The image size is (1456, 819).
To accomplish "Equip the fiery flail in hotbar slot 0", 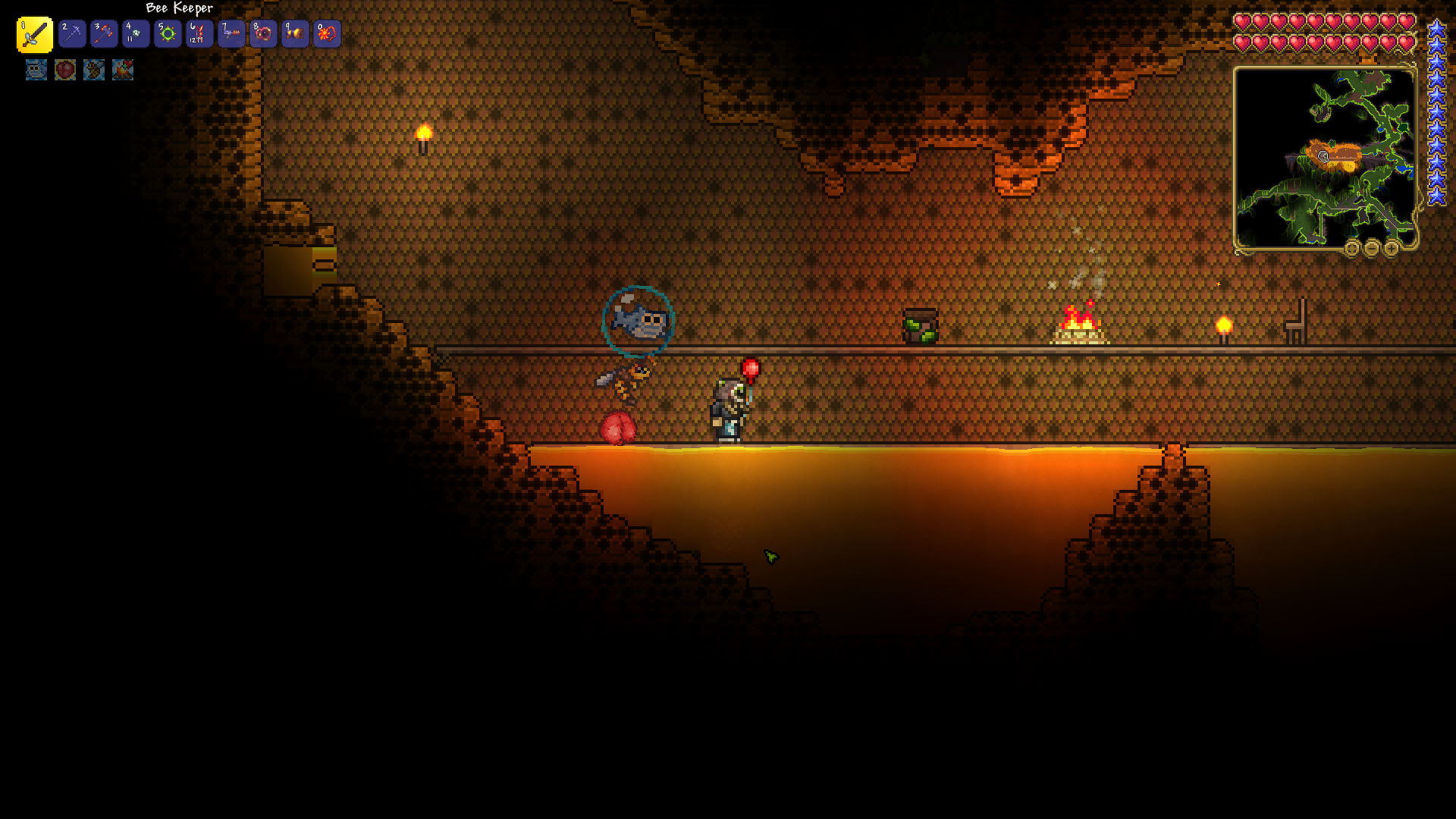I will point(327,34).
